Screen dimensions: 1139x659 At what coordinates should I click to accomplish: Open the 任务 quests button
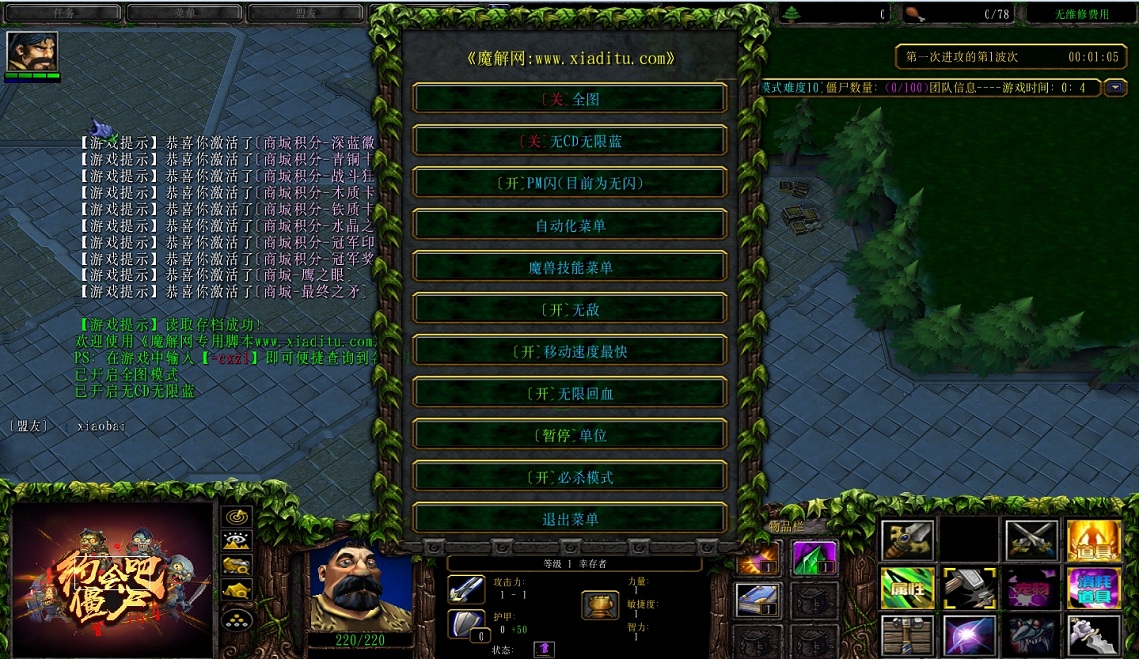64,13
